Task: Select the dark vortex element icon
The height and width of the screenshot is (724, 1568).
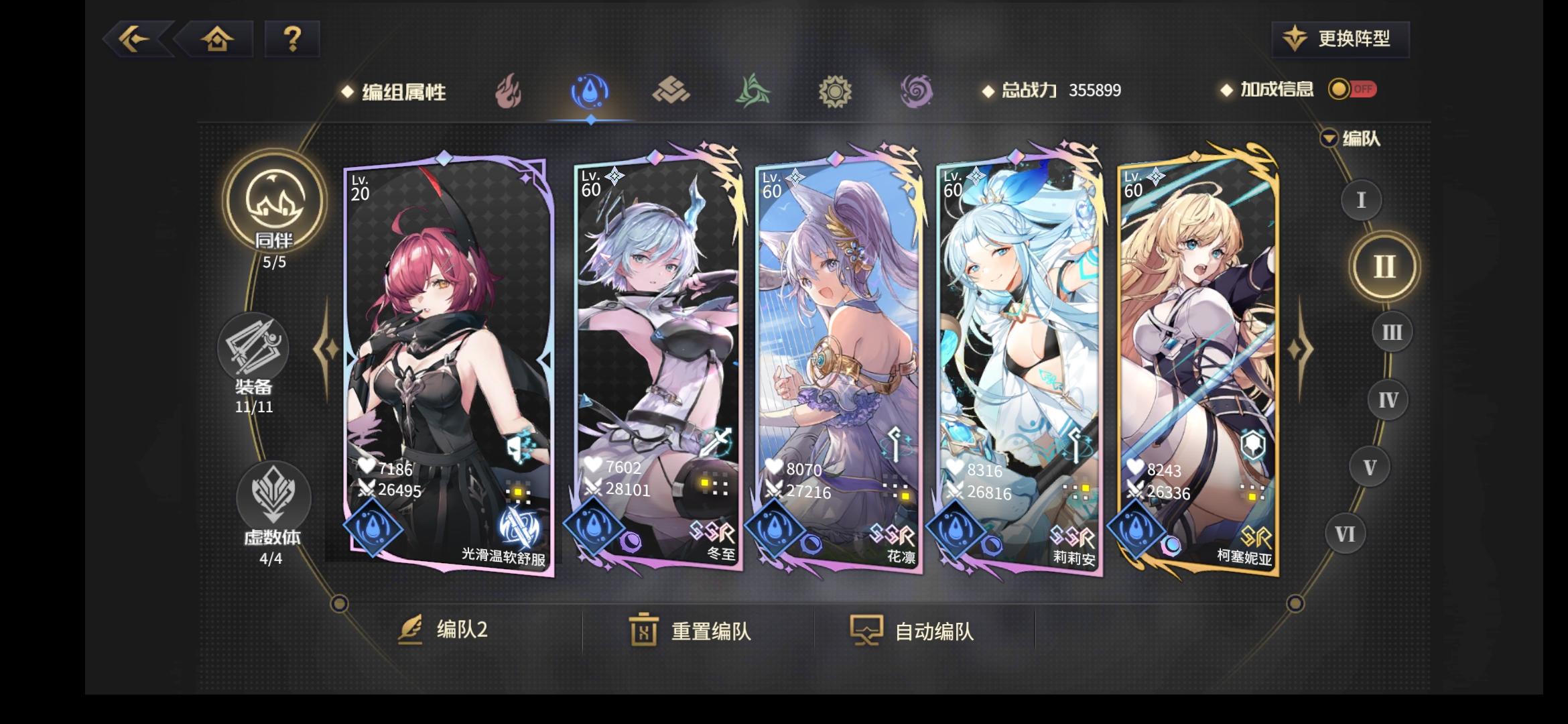Action: coord(916,92)
